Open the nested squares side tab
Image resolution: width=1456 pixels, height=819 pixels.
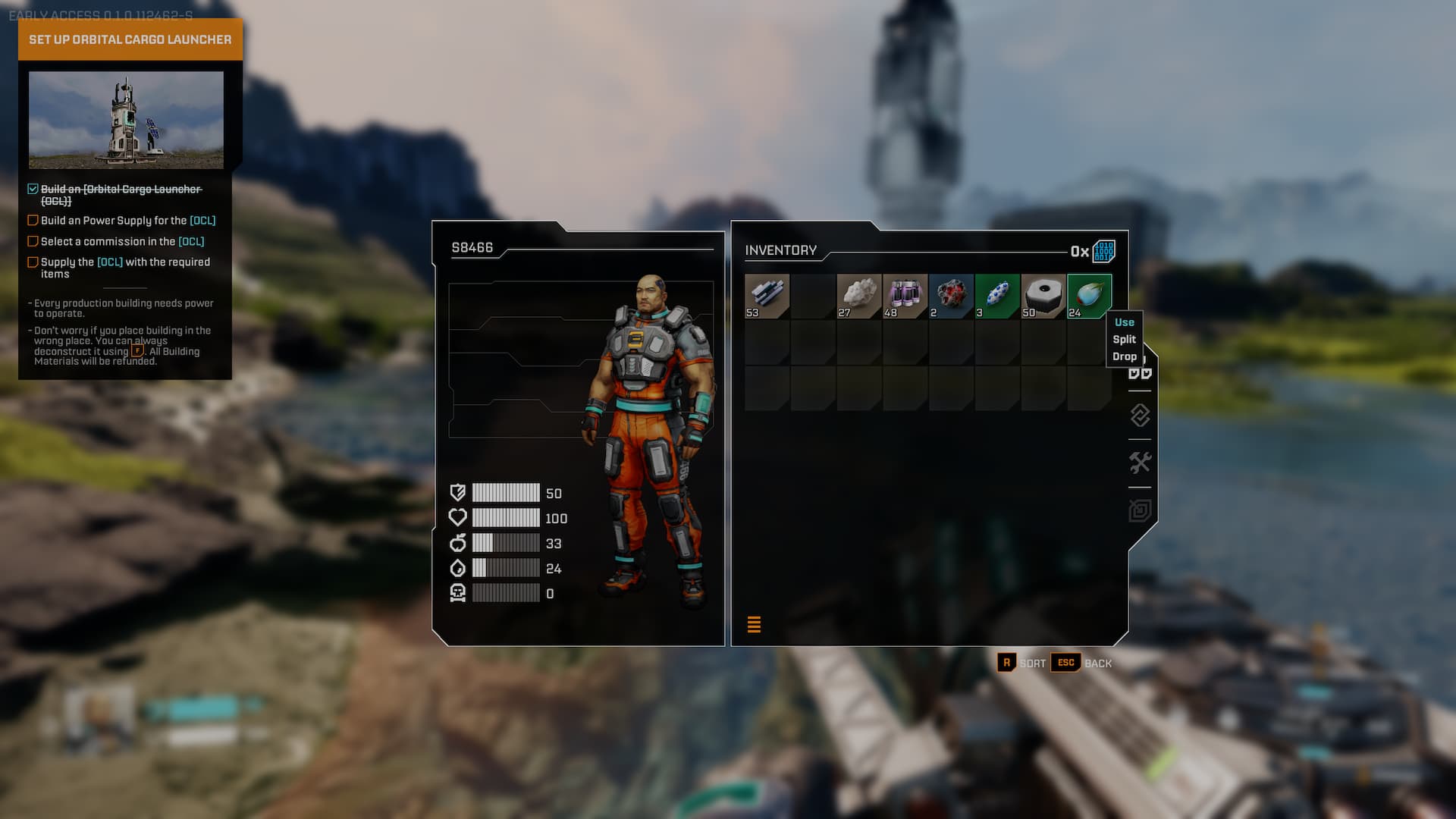[1140, 510]
